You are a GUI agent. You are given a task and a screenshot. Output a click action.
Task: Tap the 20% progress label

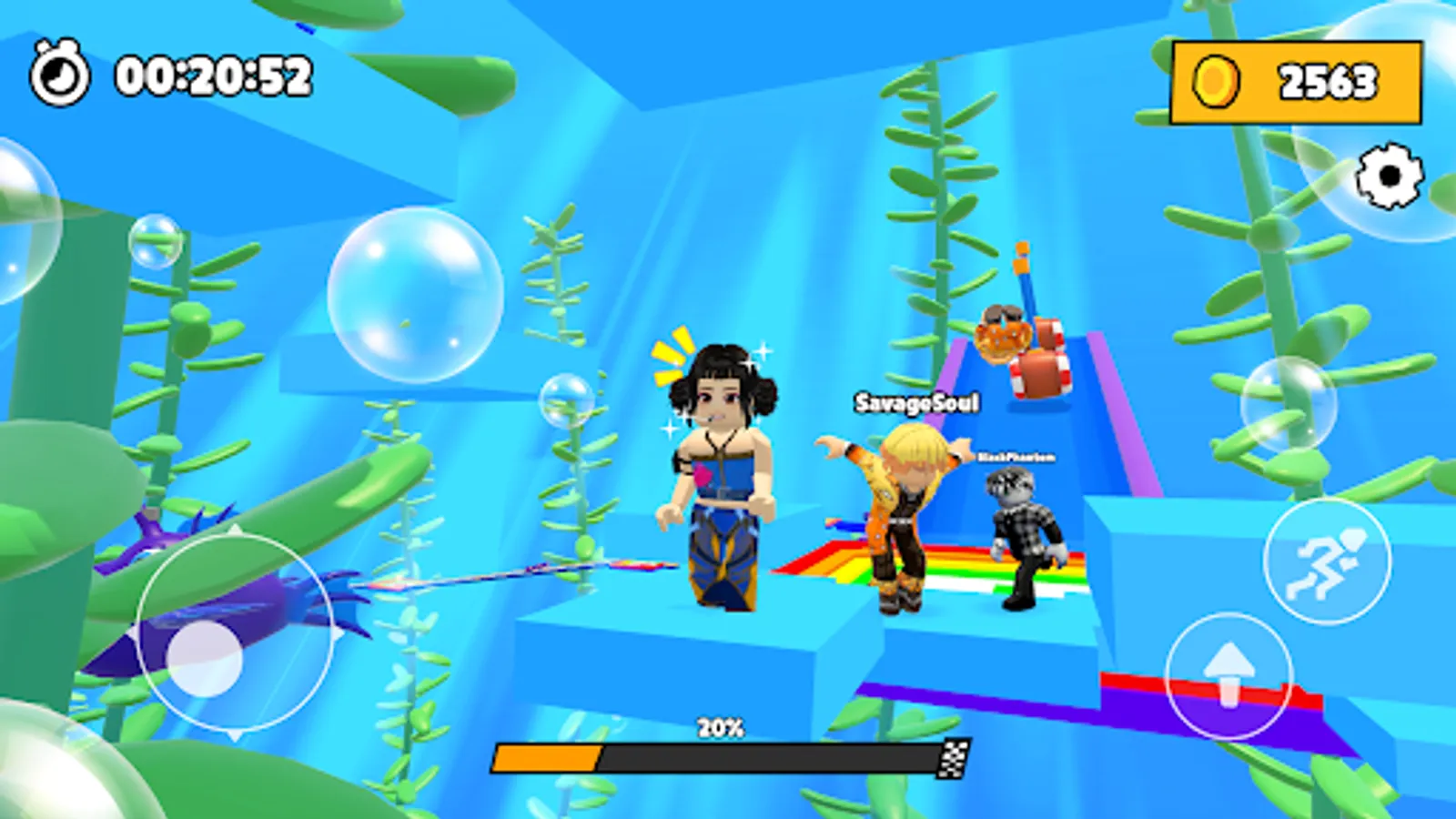tap(720, 726)
